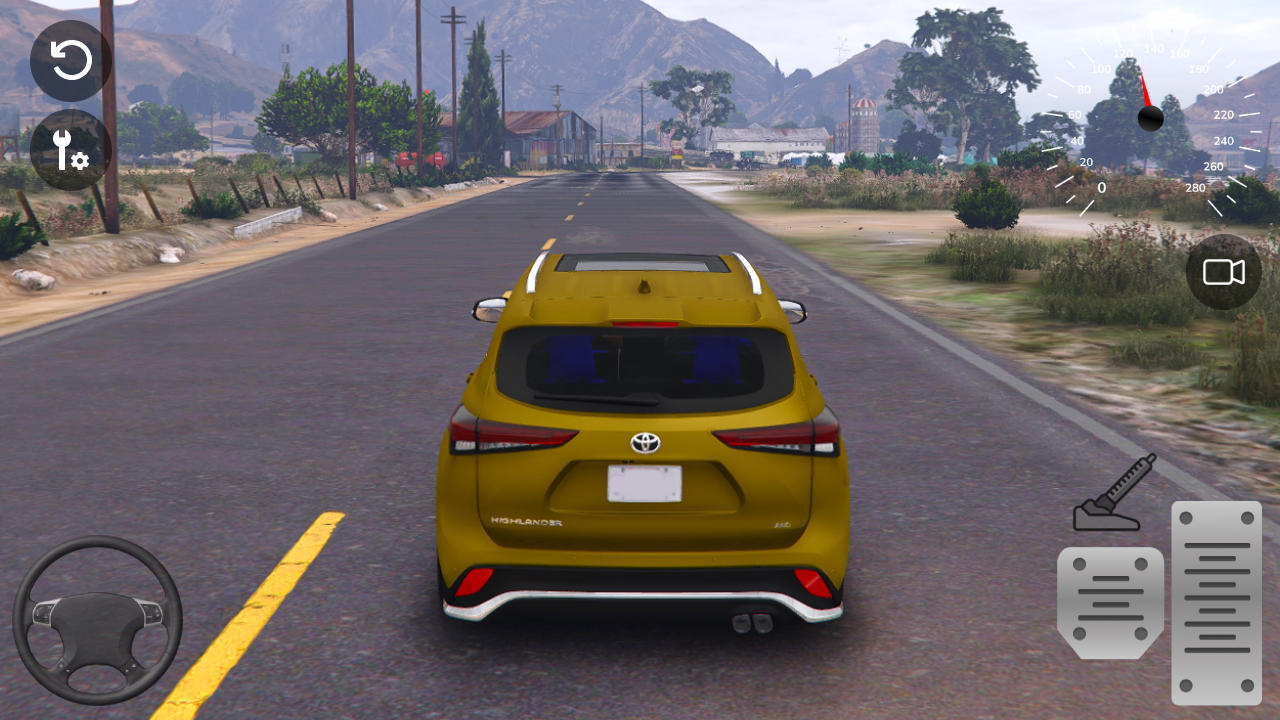Tap the HIGHLANDER badge lettering

click(x=527, y=520)
